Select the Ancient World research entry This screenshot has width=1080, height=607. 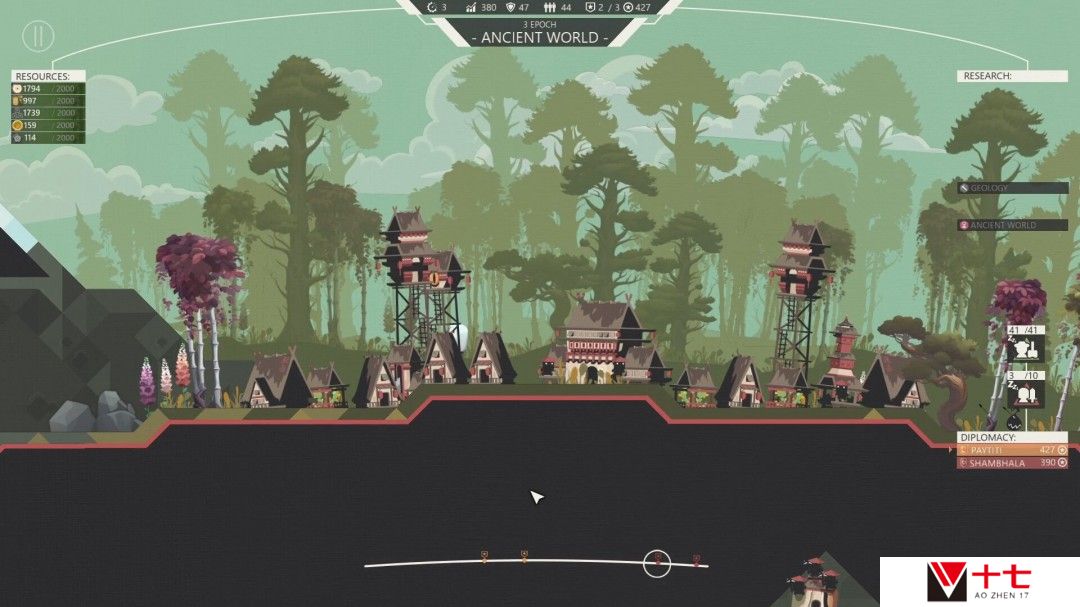click(x=1012, y=225)
